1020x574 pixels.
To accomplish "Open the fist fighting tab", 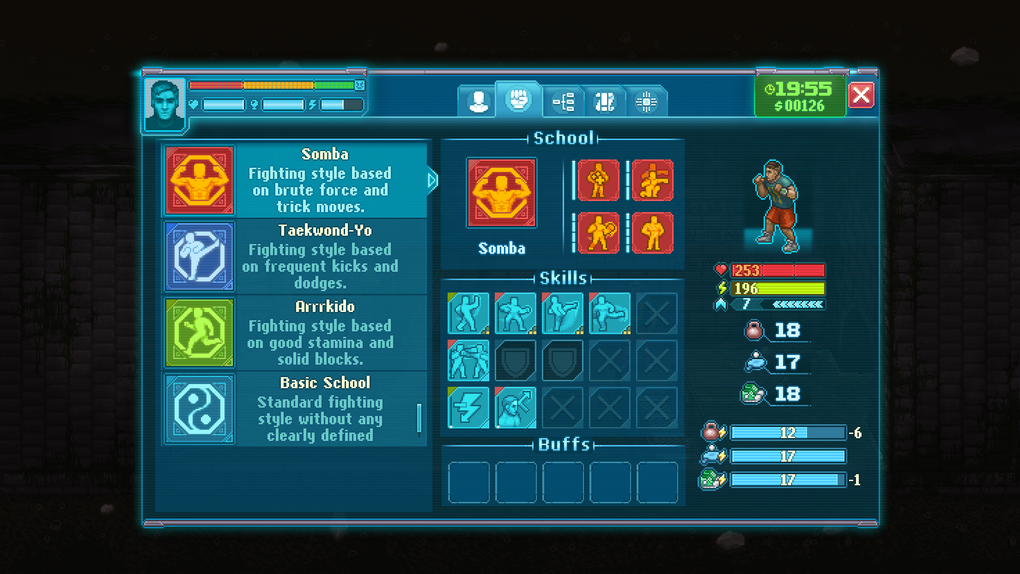I will [x=518, y=100].
